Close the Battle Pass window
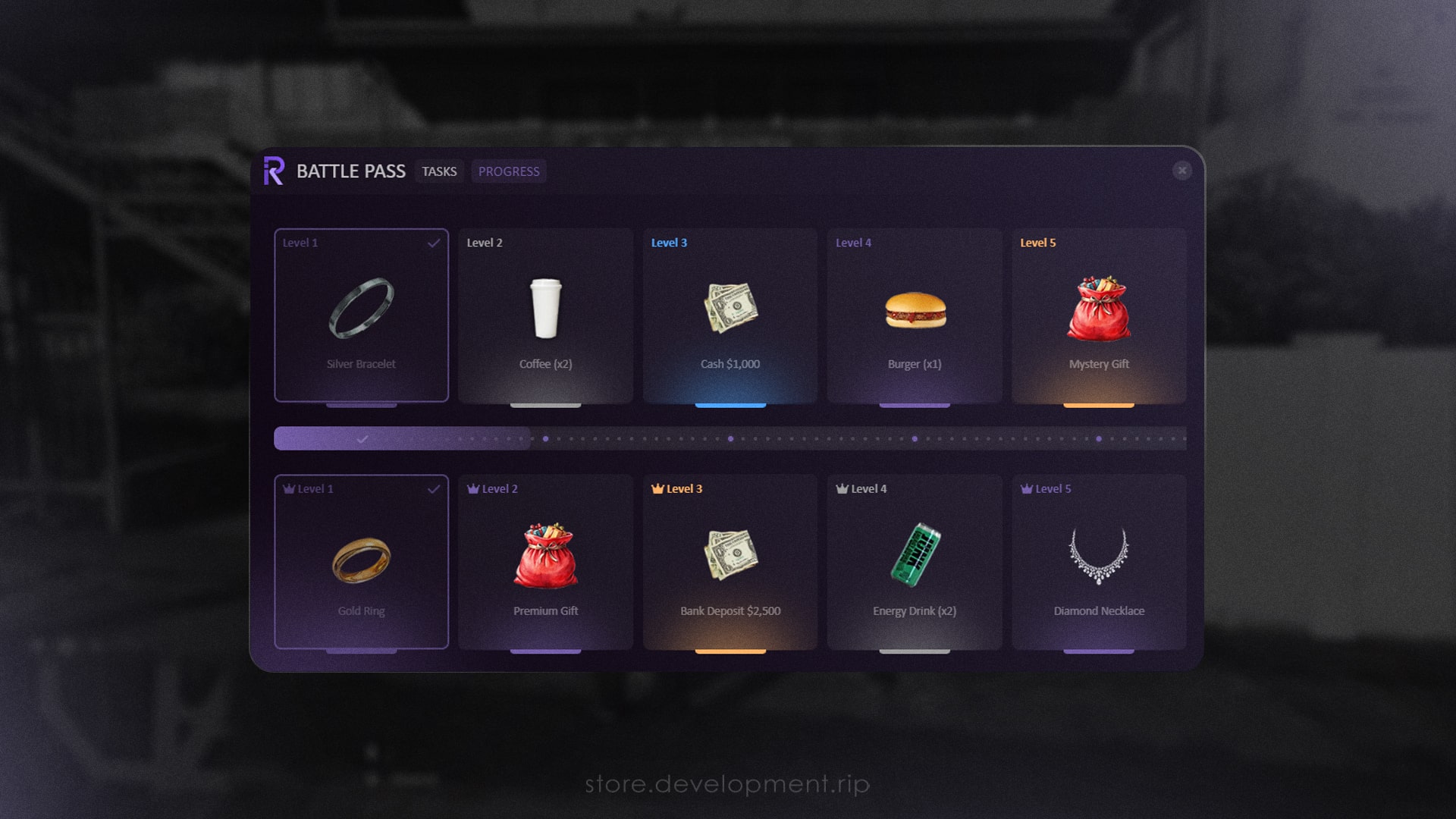The width and height of the screenshot is (1456, 819). coord(1181,171)
